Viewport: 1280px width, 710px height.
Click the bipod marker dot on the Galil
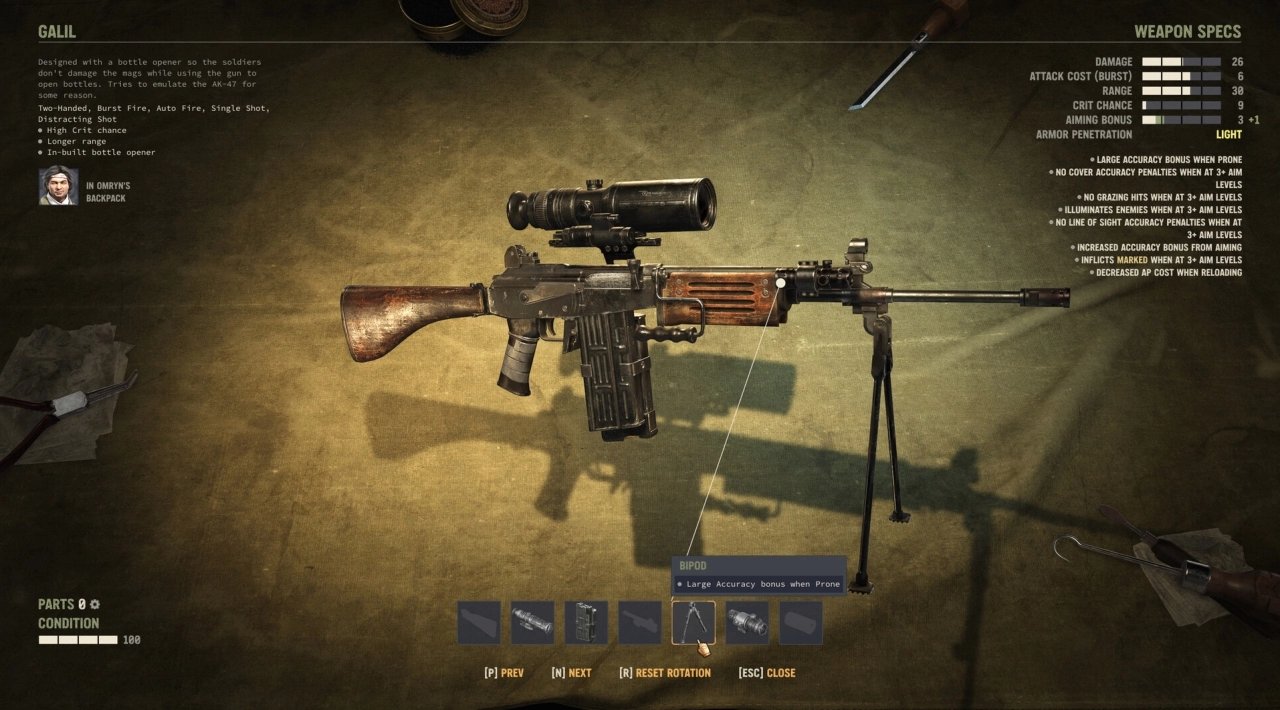(781, 283)
